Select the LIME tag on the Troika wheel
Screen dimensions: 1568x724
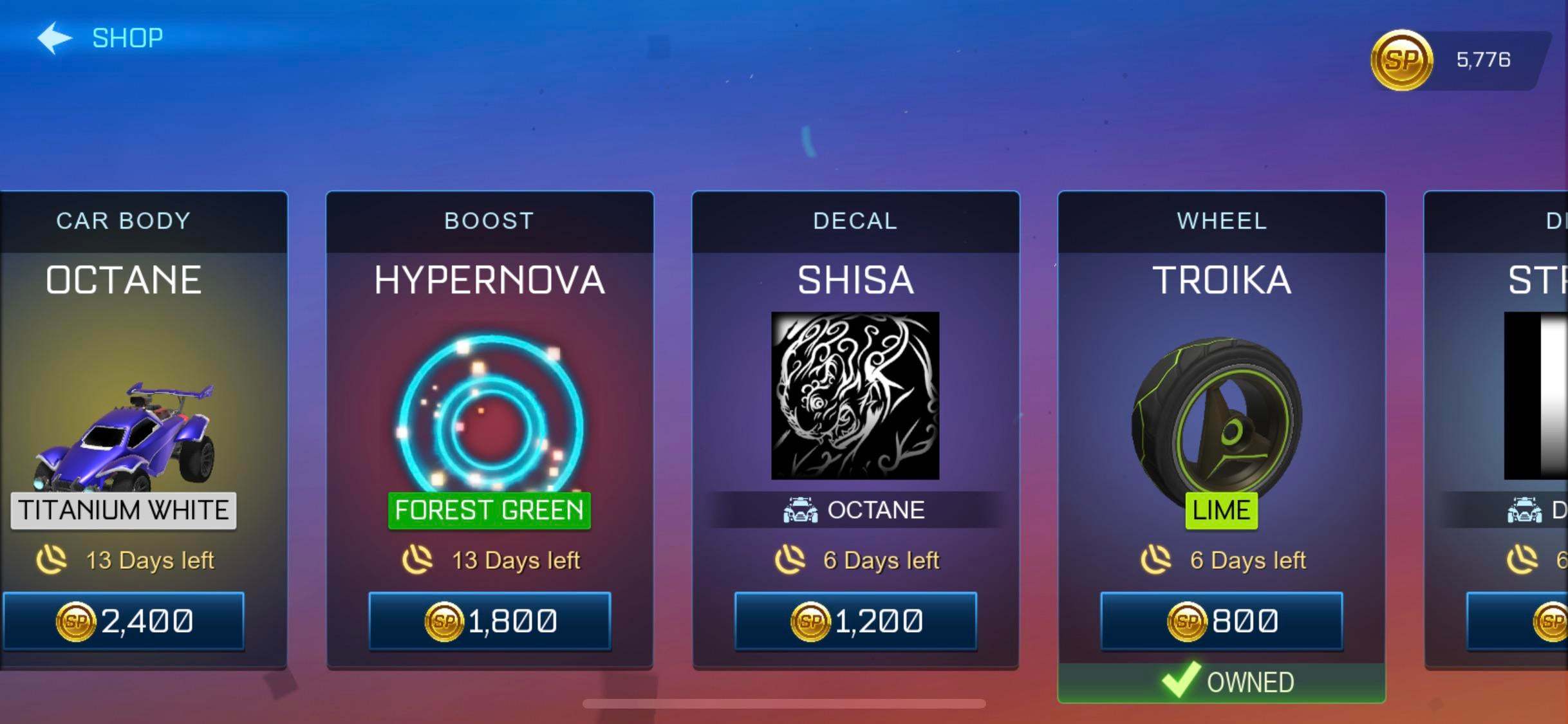coord(1220,510)
